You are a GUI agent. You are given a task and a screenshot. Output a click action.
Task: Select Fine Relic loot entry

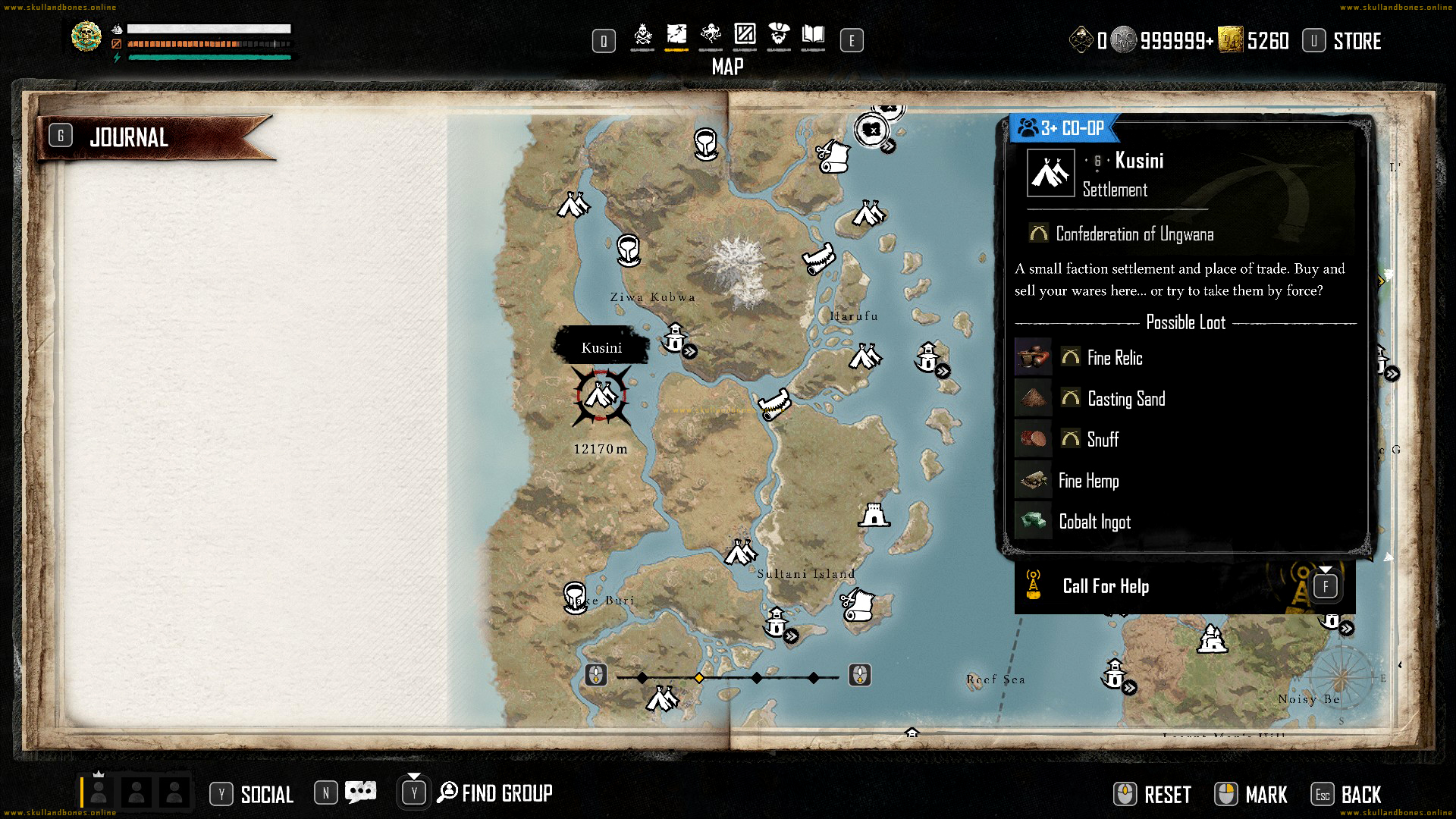(1115, 358)
